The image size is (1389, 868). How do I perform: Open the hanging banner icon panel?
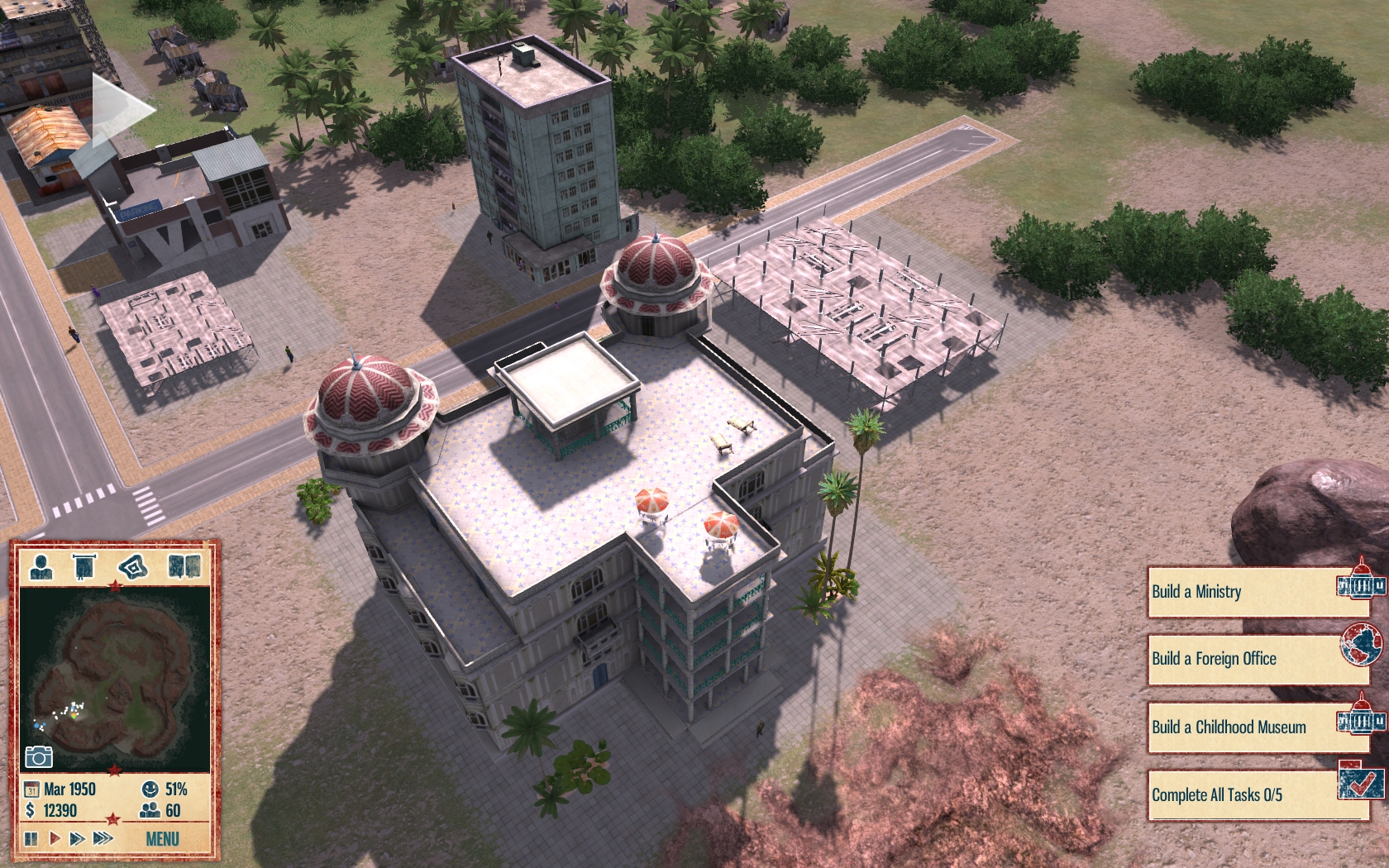(x=84, y=567)
